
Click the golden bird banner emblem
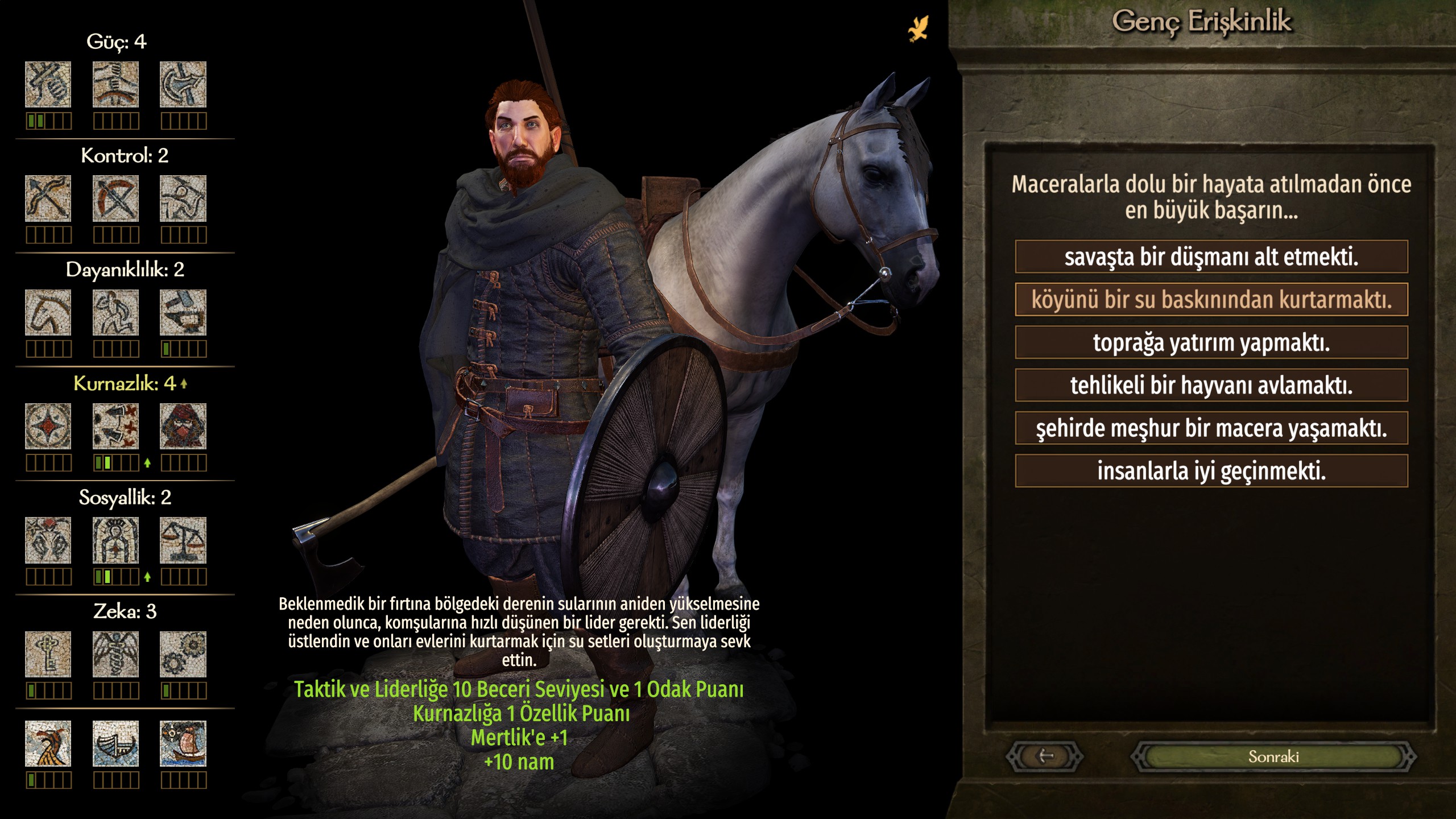coord(918,28)
